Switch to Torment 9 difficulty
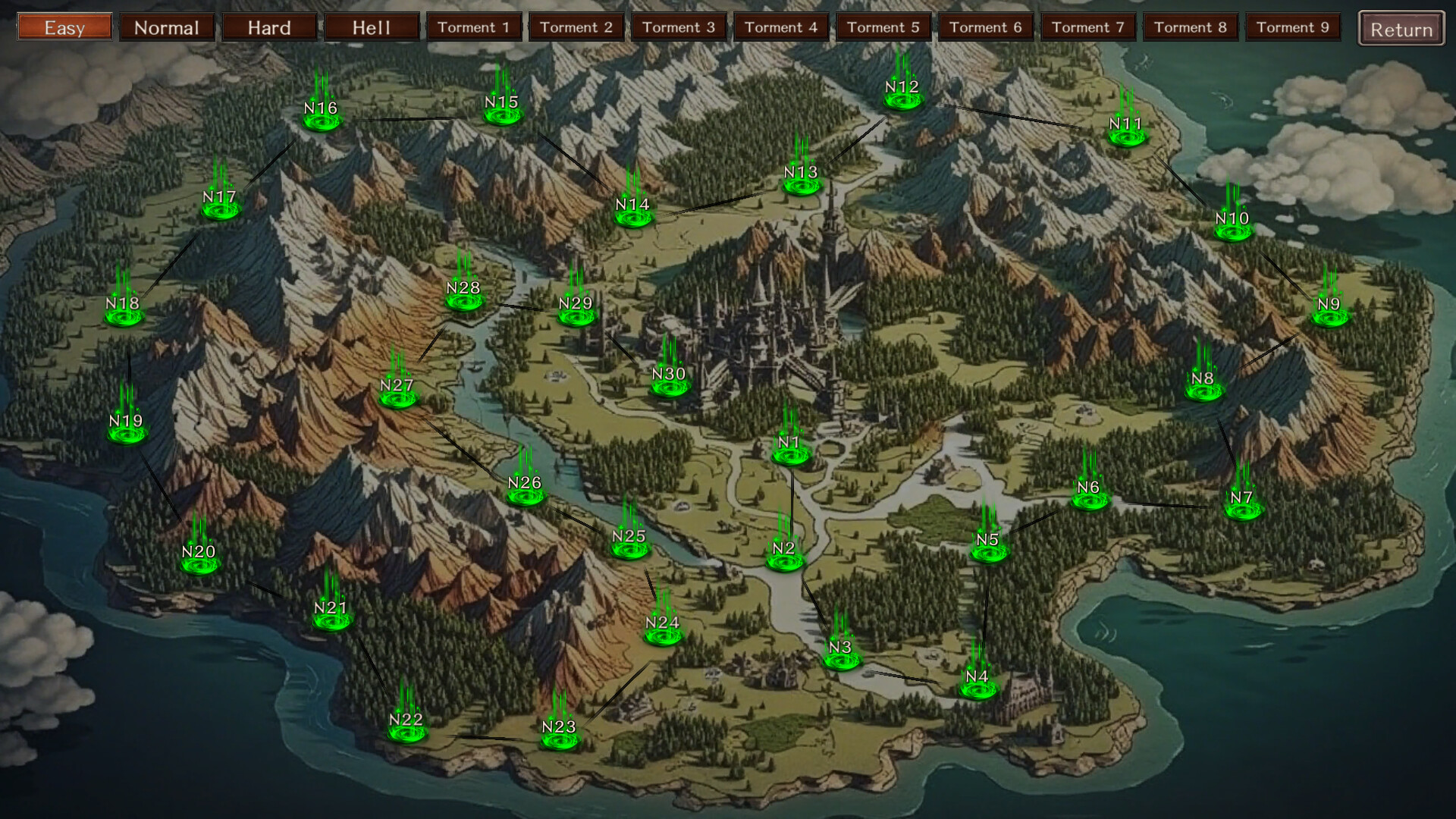The width and height of the screenshot is (1456, 819). (1293, 28)
